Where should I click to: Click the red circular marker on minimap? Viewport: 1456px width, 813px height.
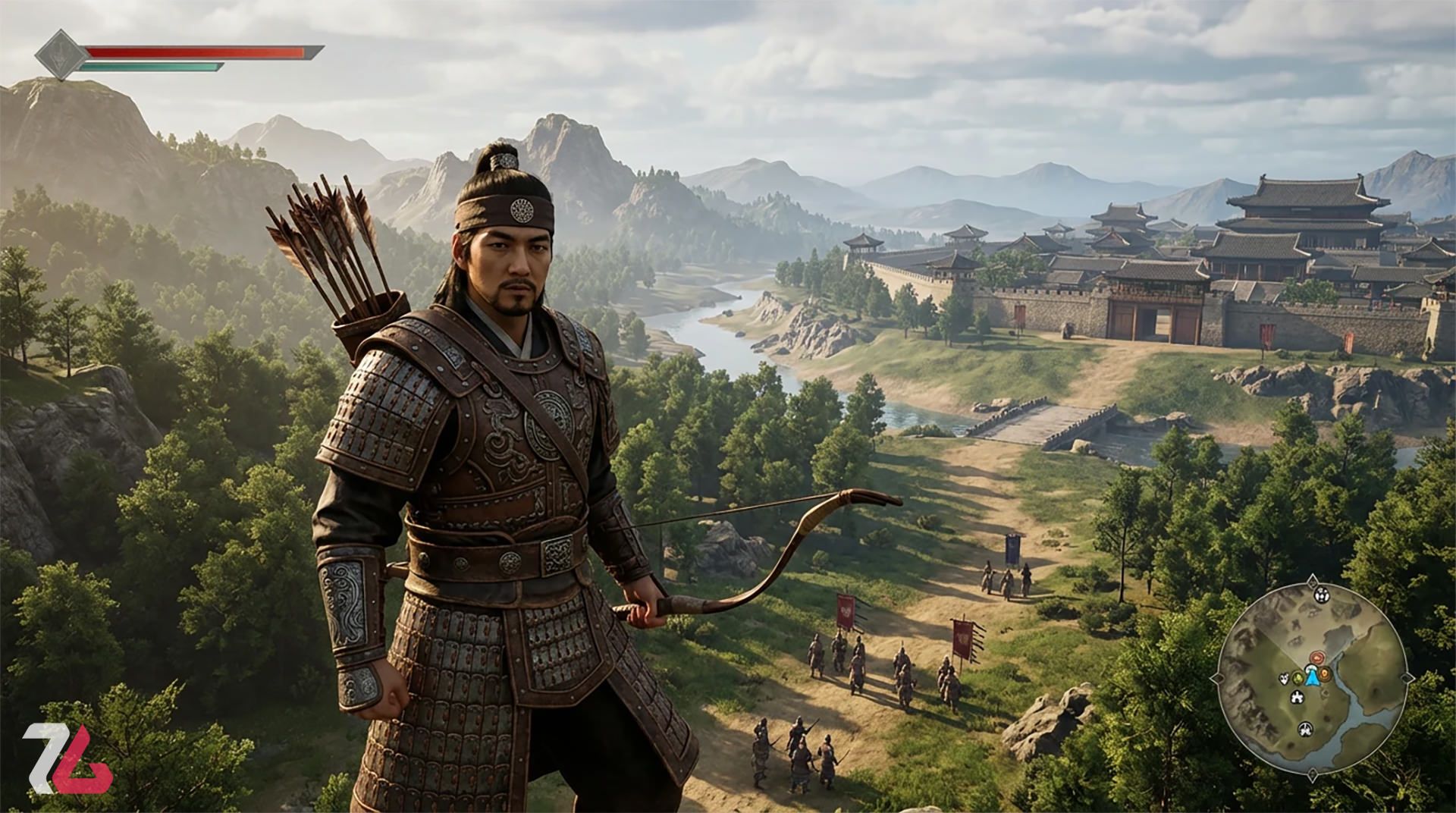click(x=1317, y=658)
